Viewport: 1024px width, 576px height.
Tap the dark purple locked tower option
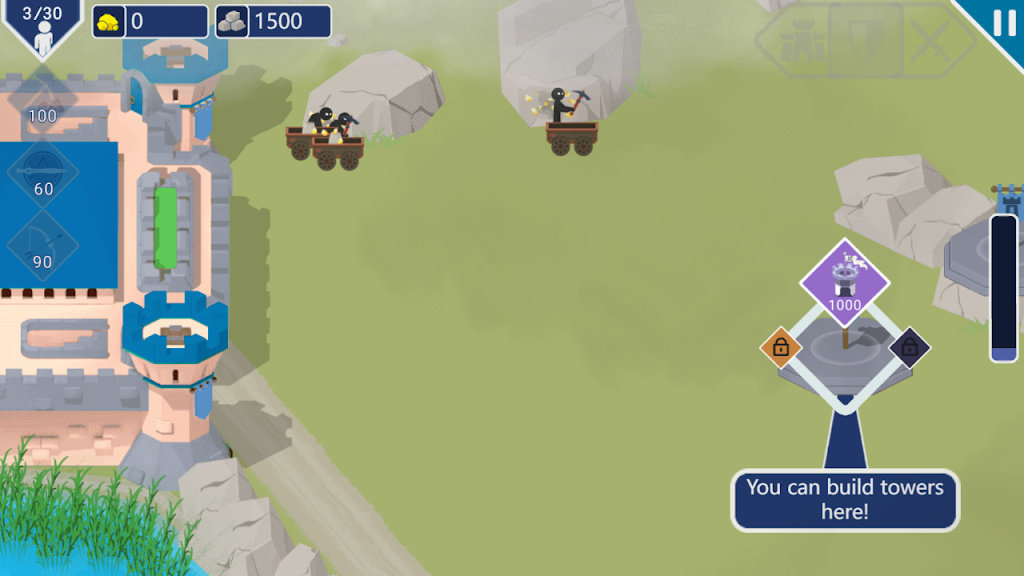[909, 347]
